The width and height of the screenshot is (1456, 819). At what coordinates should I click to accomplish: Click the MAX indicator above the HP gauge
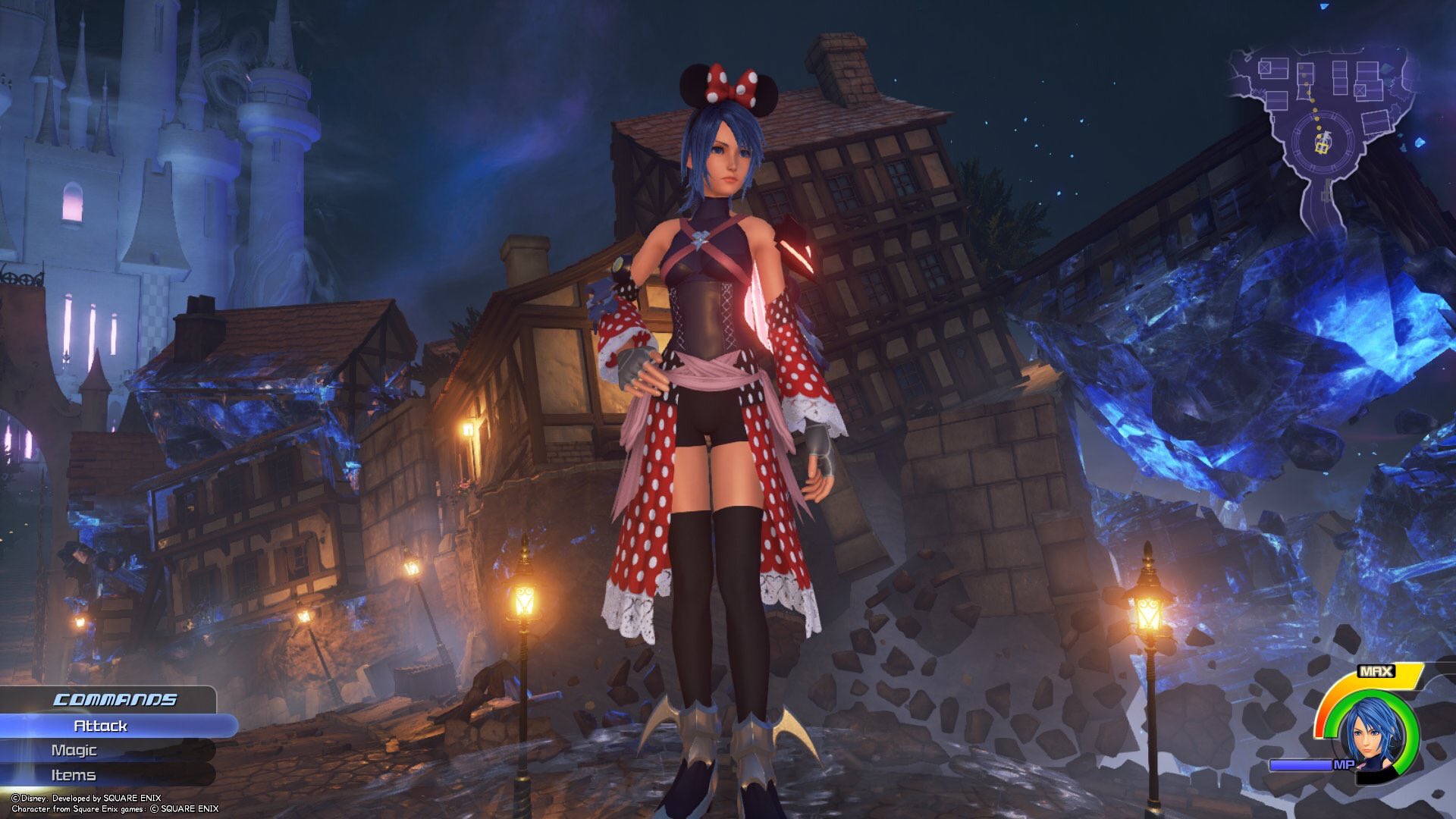tap(1376, 672)
